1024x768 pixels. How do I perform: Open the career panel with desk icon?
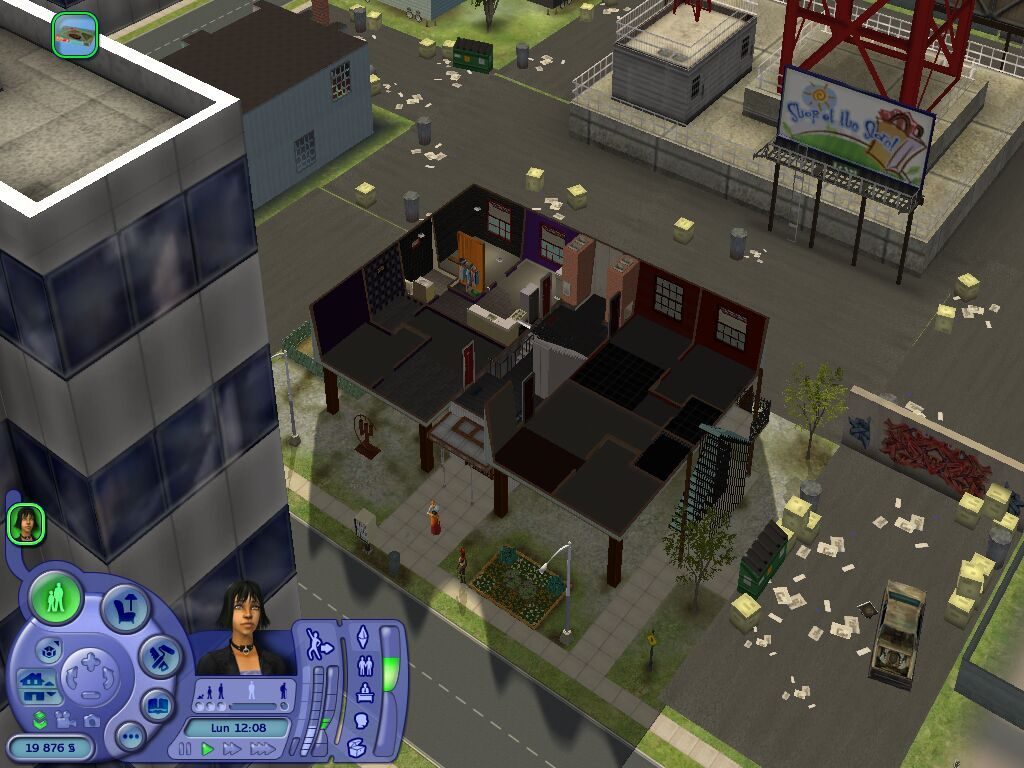tap(364, 693)
